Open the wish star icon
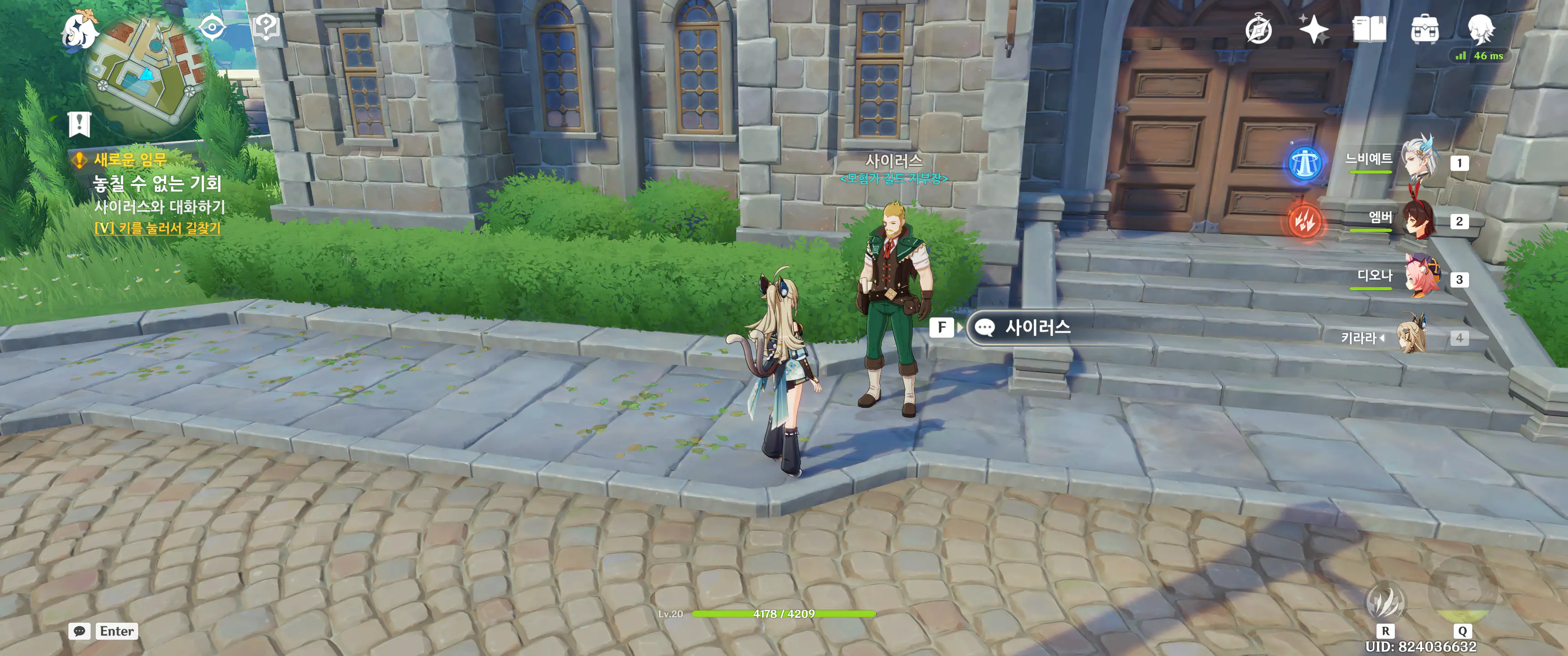This screenshot has width=1568, height=656. [x=1313, y=29]
